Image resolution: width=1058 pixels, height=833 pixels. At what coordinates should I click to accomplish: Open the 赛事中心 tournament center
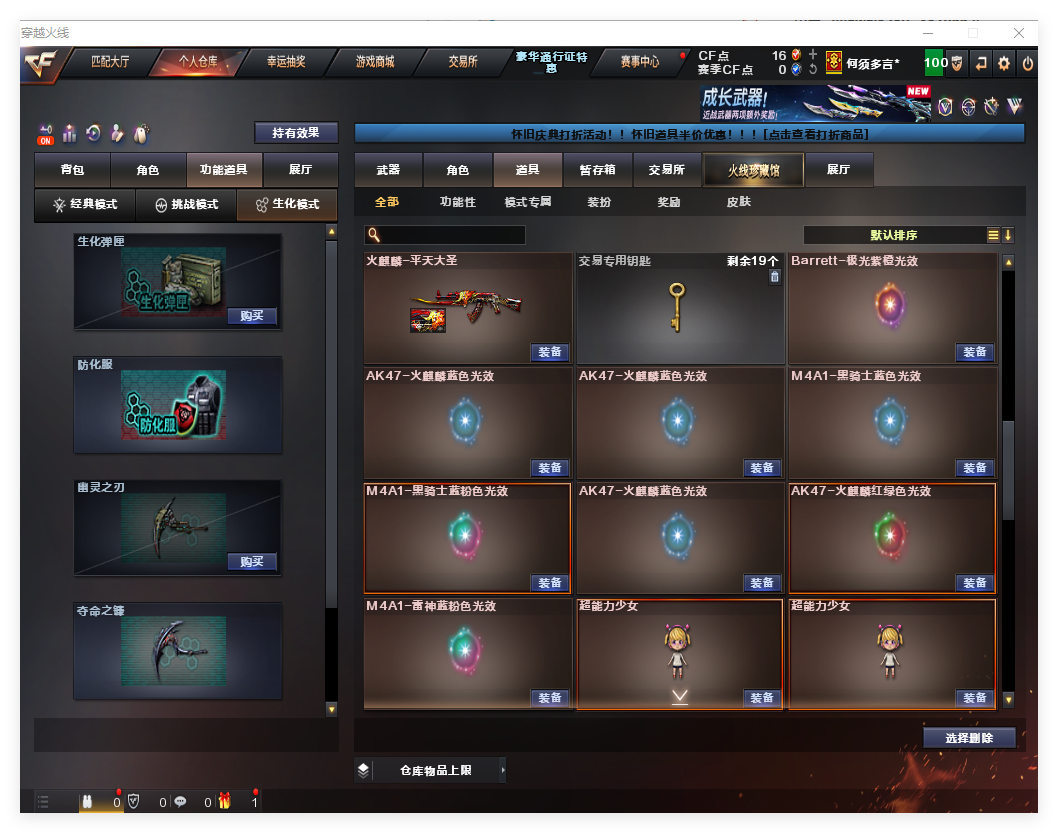(x=639, y=61)
